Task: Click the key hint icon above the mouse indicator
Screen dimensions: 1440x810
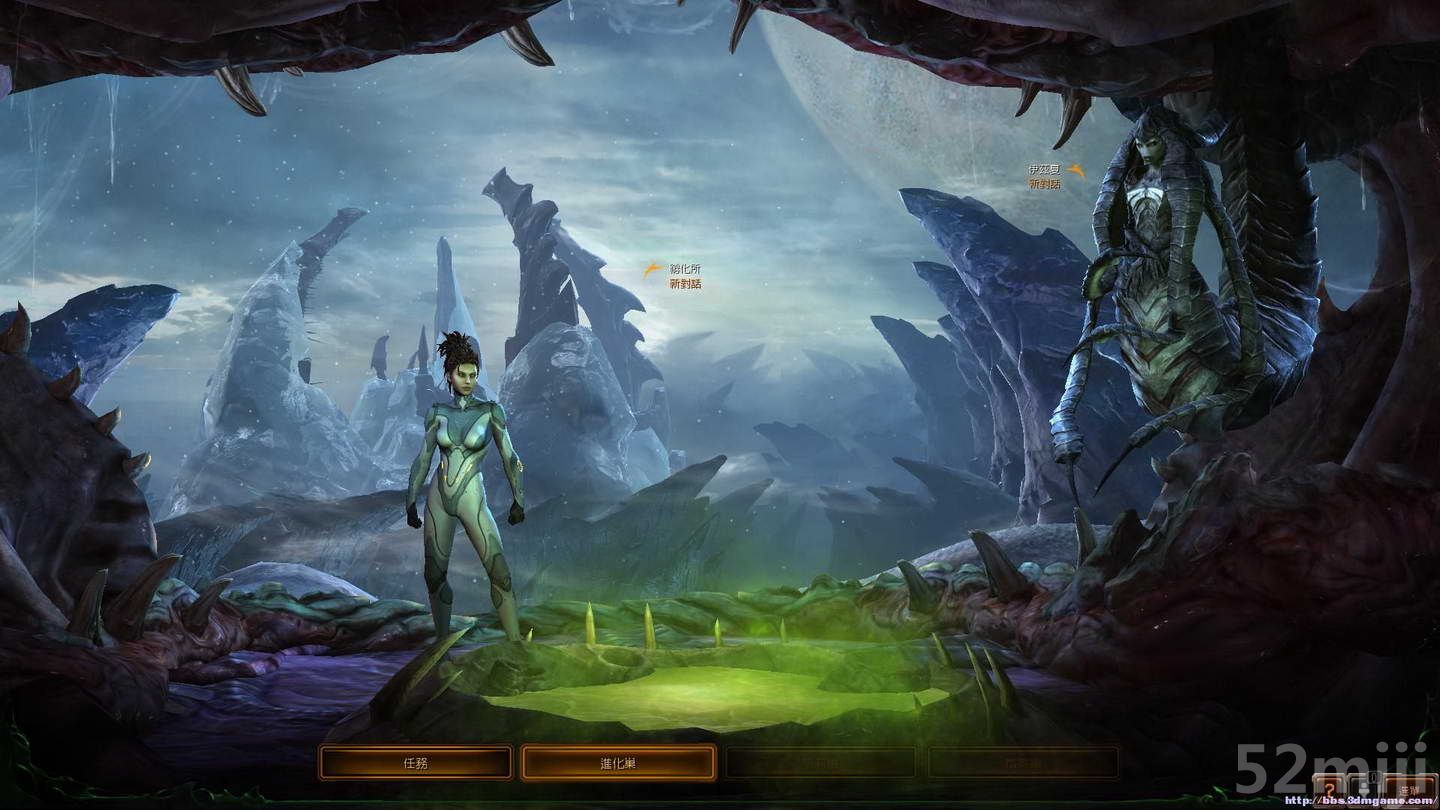Action: pyautogui.click(x=1373, y=776)
